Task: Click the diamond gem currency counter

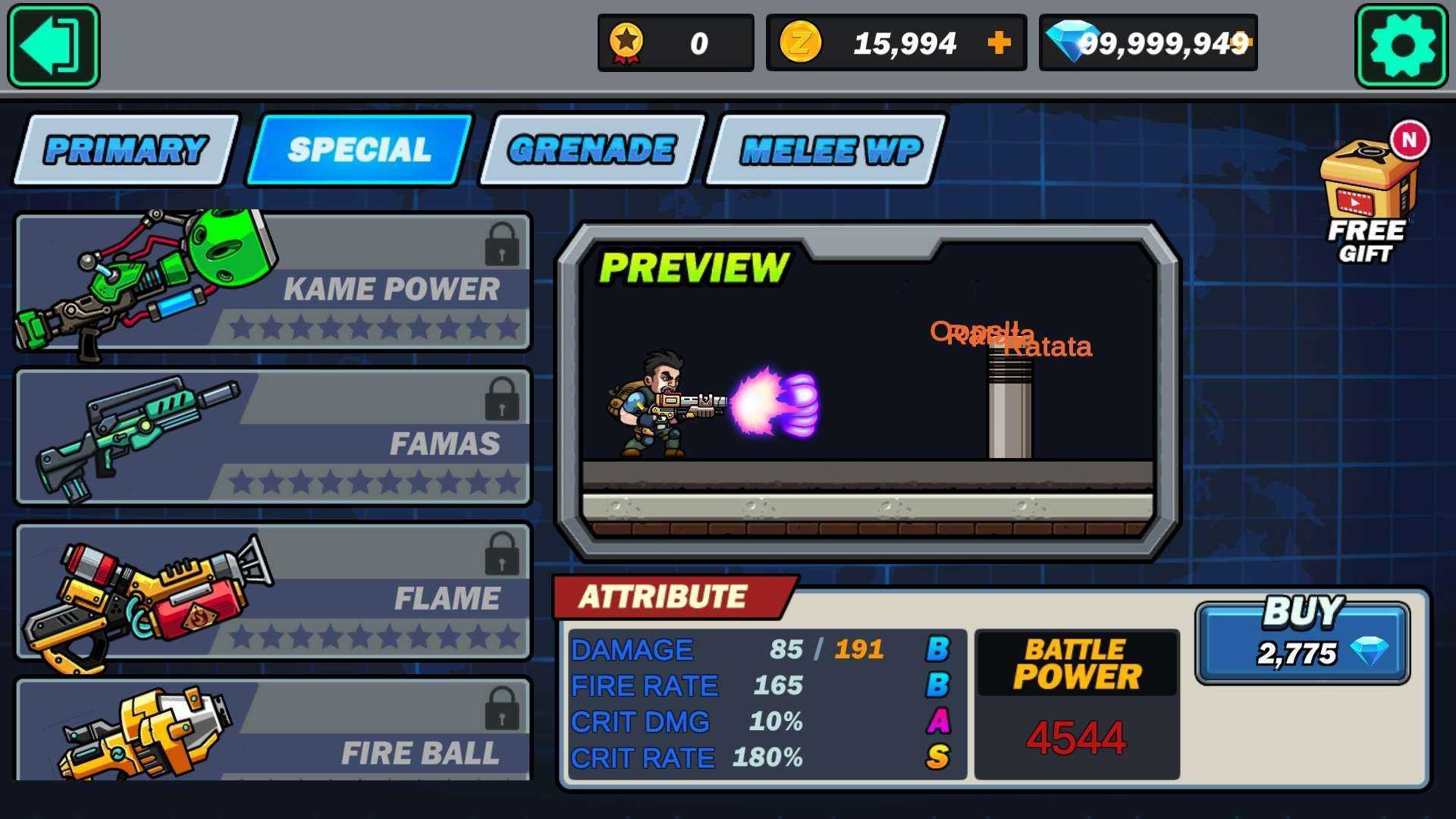Action: [x=1147, y=43]
